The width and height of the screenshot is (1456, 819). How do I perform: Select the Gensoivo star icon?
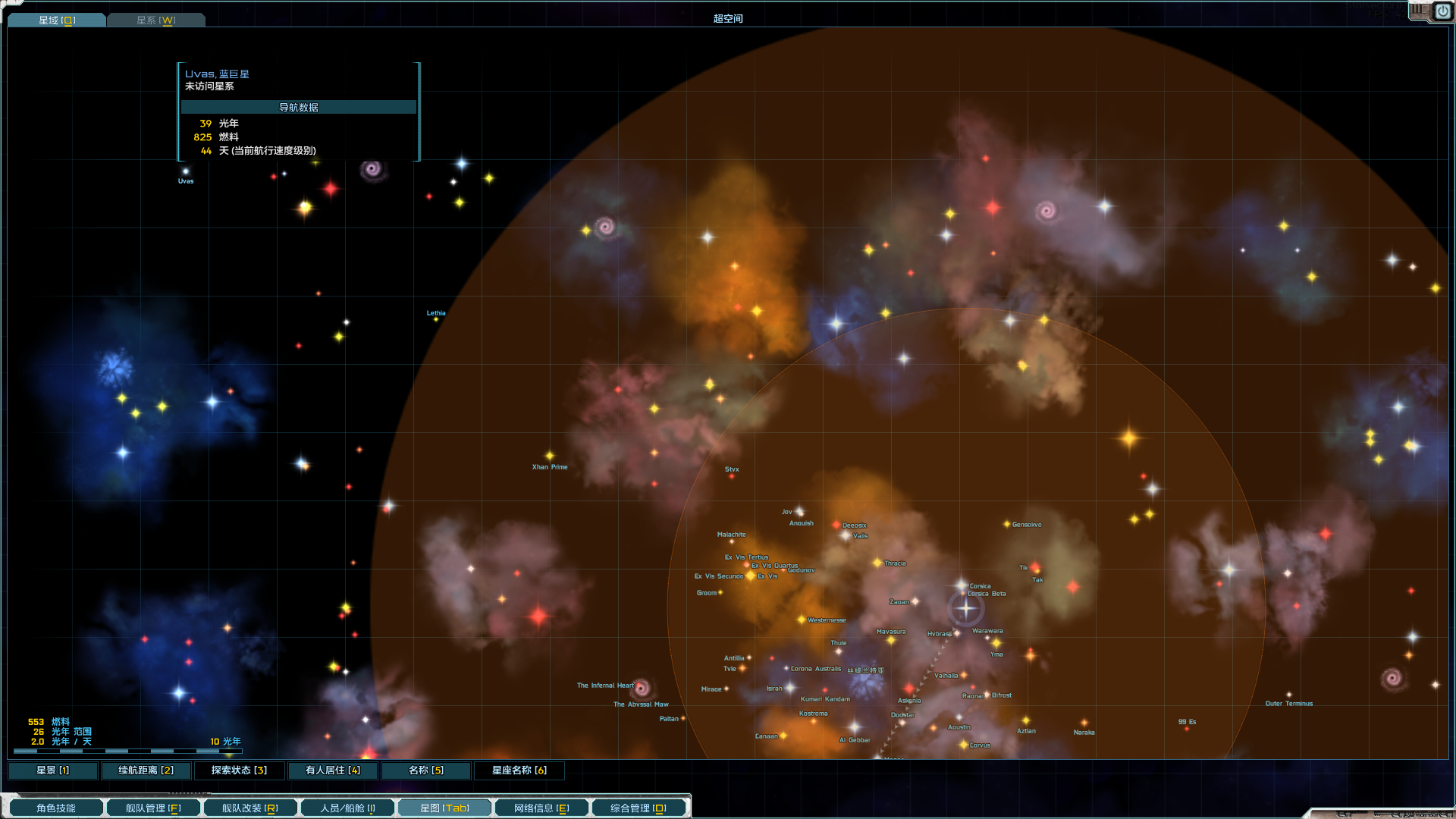point(1006,524)
